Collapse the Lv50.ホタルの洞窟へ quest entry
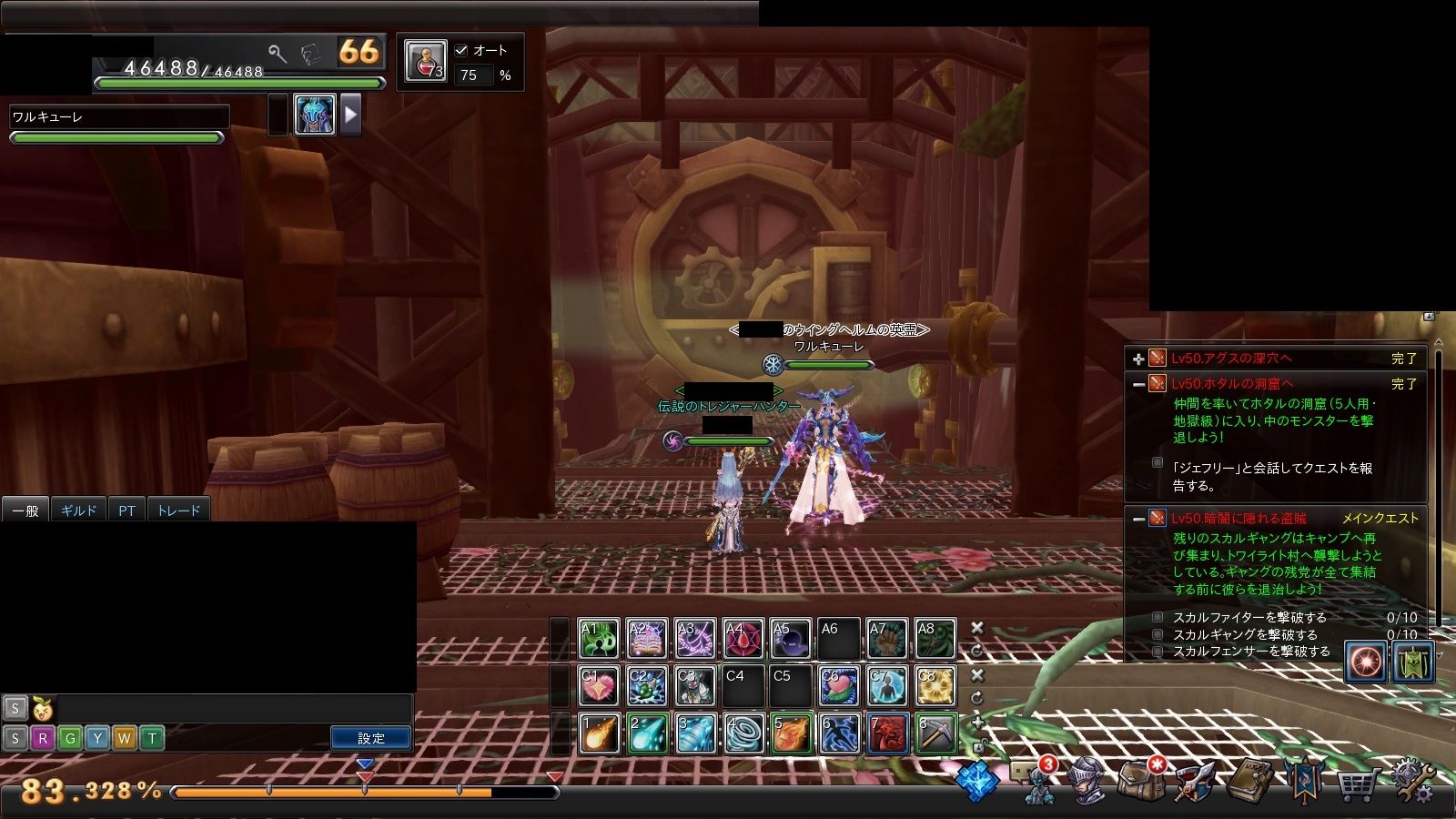This screenshot has height=819, width=1456. (1138, 385)
